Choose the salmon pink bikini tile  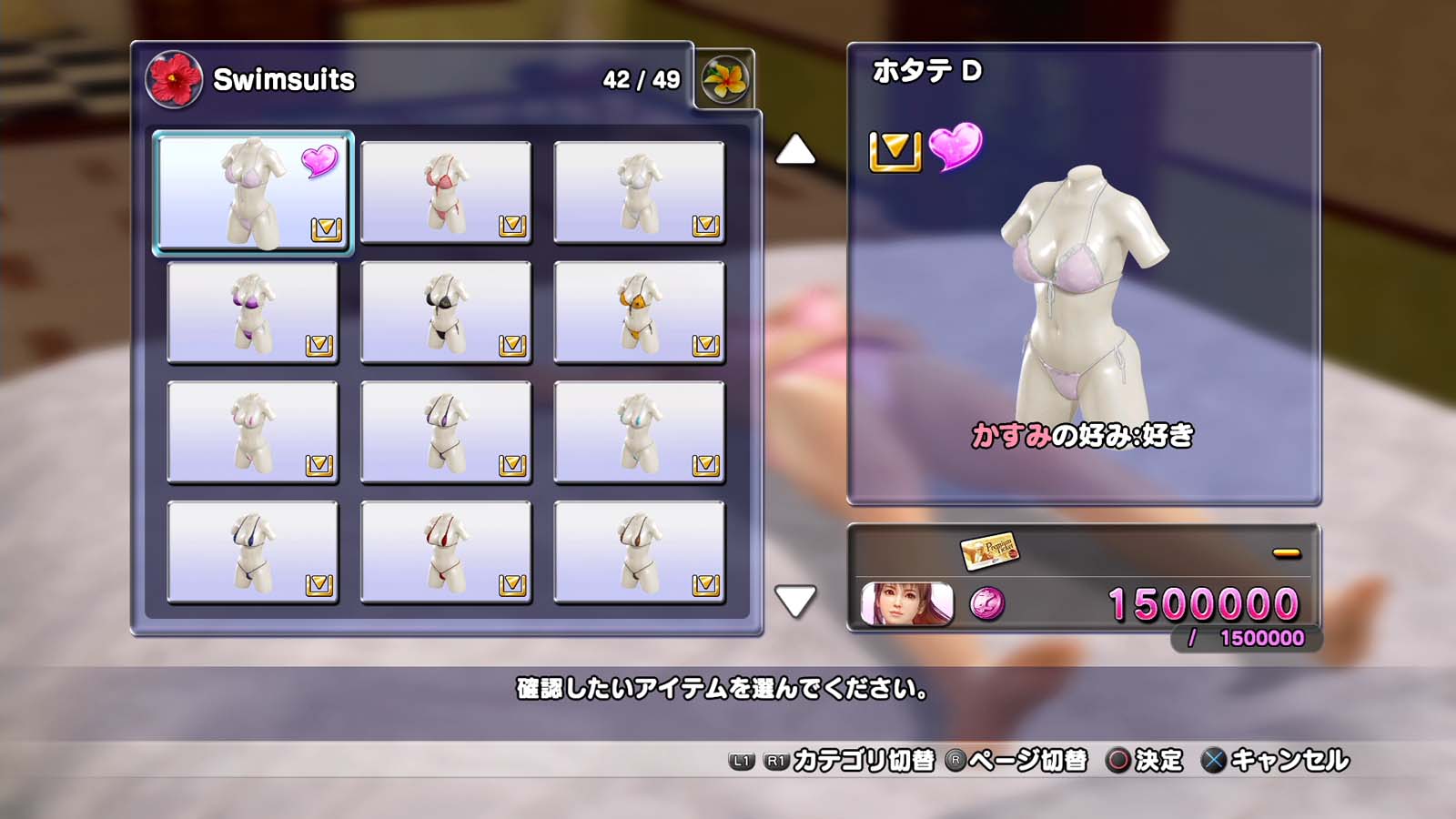click(x=446, y=192)
